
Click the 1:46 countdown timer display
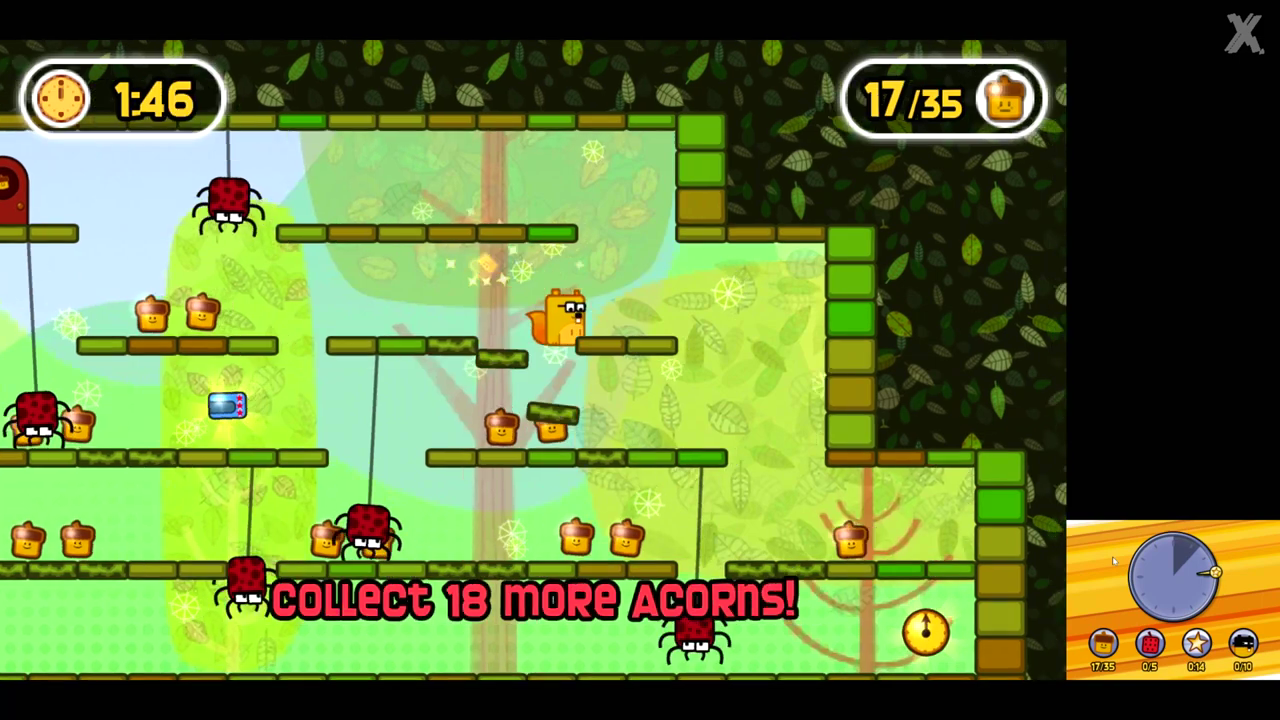click(x=155, y=97)
